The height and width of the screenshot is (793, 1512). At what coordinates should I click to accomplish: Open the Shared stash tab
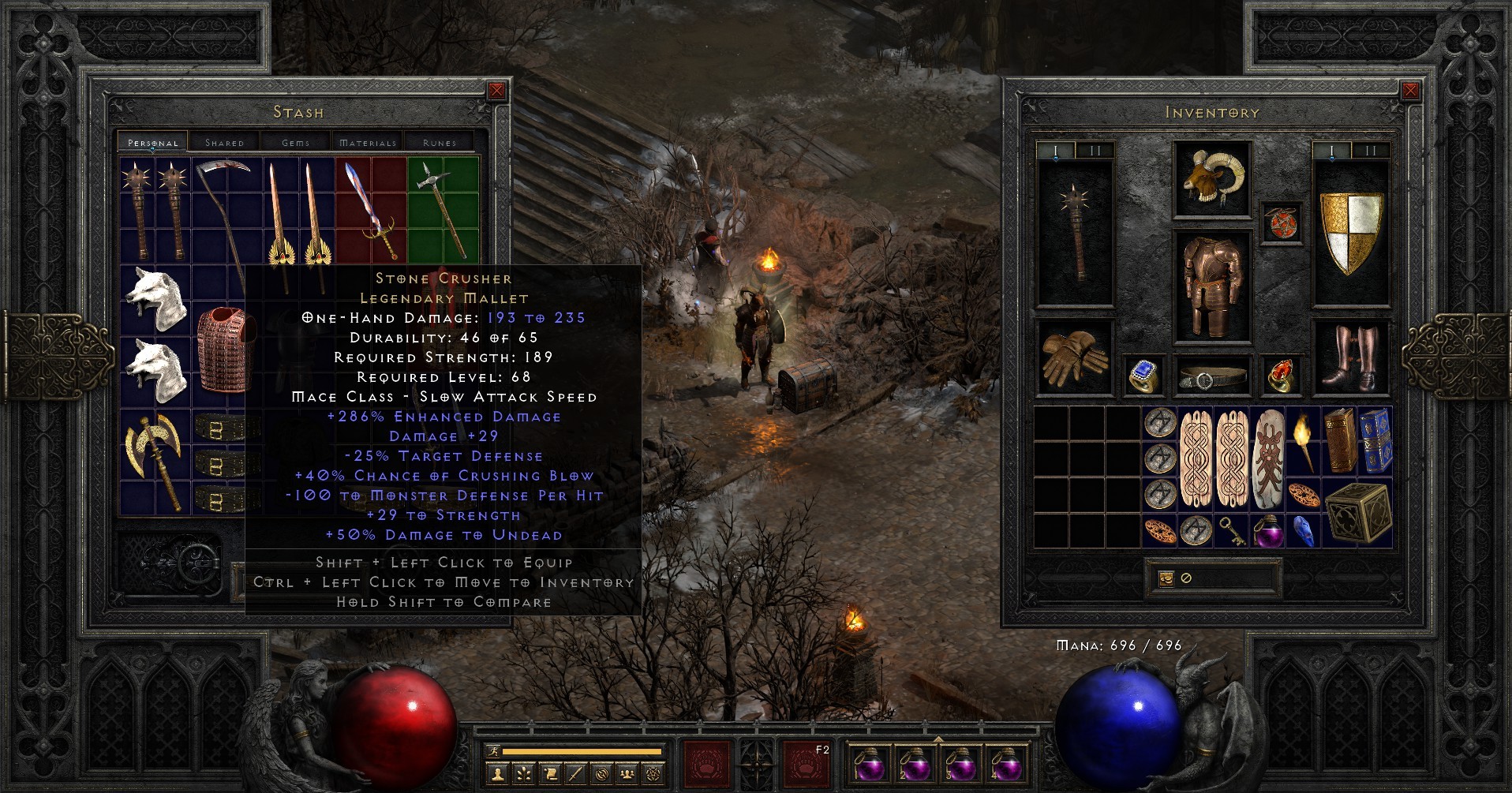[225, 143]
